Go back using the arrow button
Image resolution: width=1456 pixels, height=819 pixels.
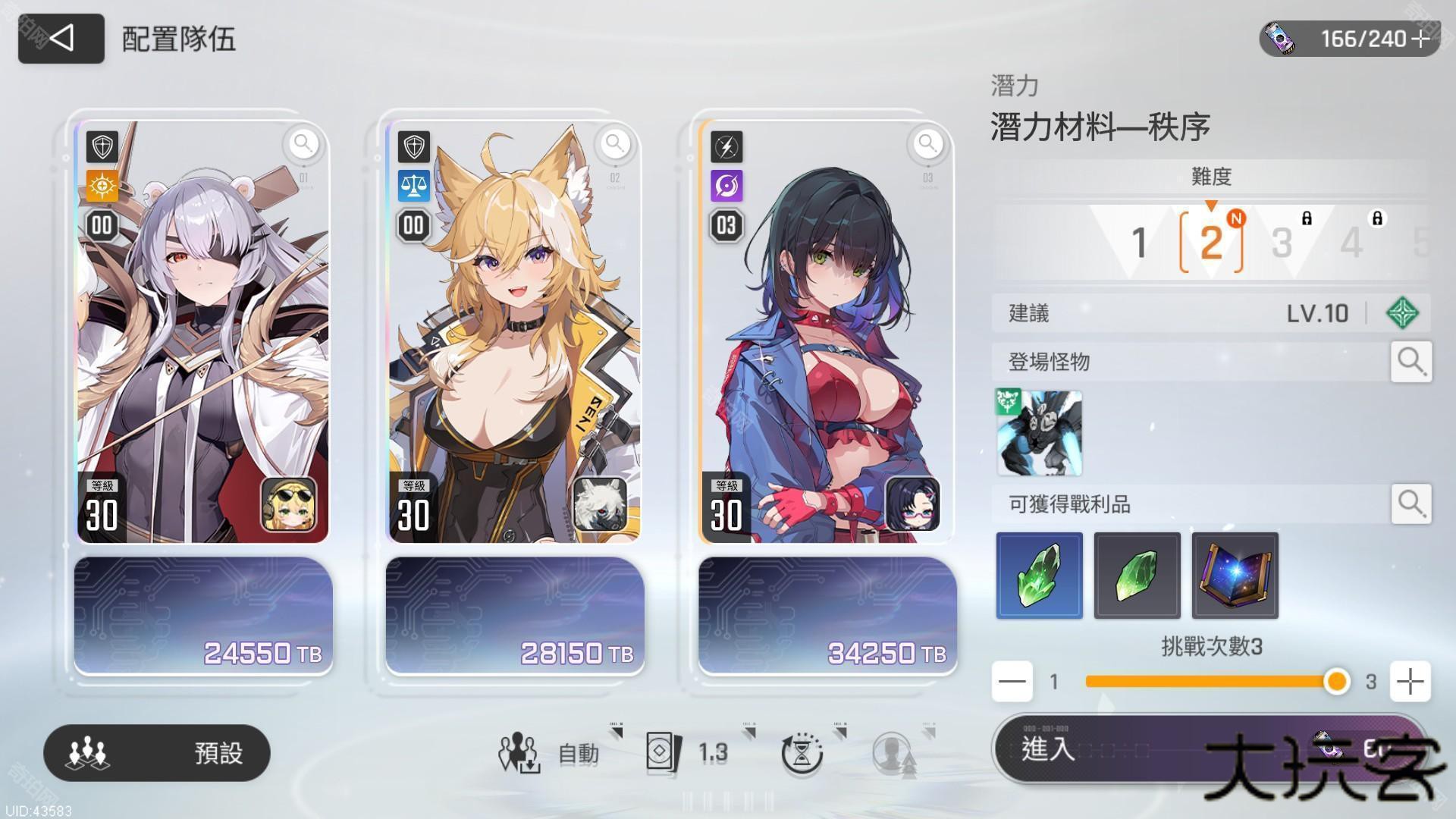pyautogui.click(x=61, y=38)
